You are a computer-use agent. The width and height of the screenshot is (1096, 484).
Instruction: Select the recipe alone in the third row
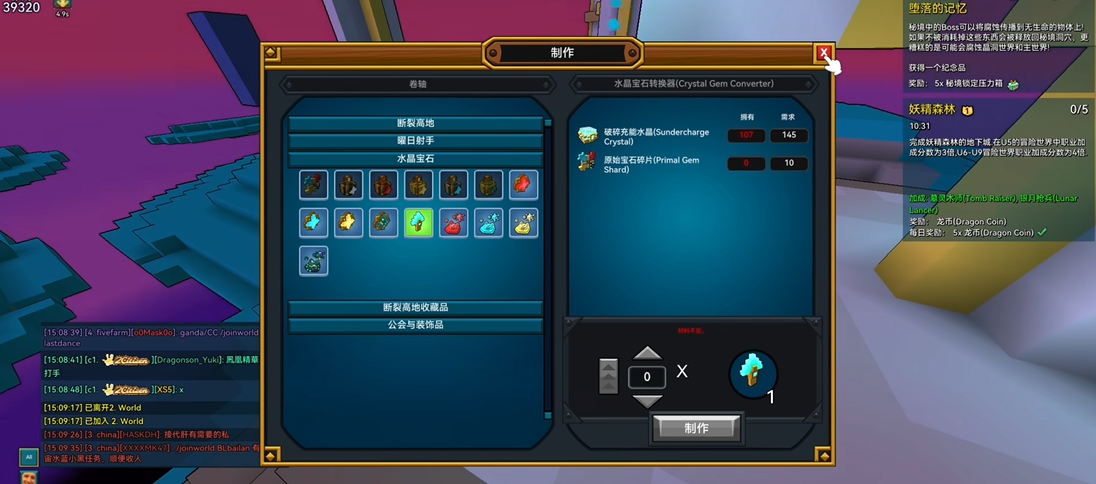(x=314, y=260)
